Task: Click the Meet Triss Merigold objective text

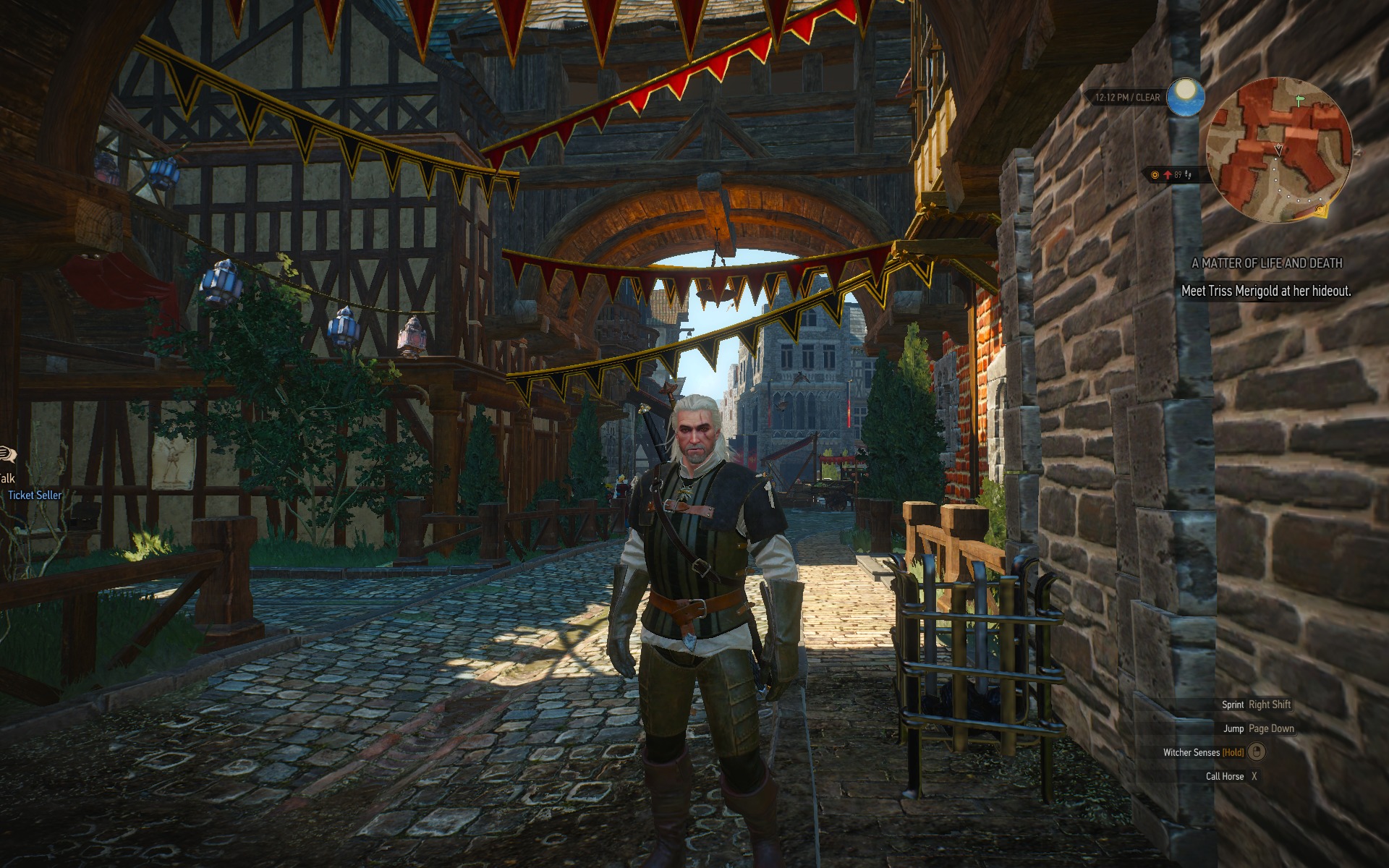Action: (1266, 291)
